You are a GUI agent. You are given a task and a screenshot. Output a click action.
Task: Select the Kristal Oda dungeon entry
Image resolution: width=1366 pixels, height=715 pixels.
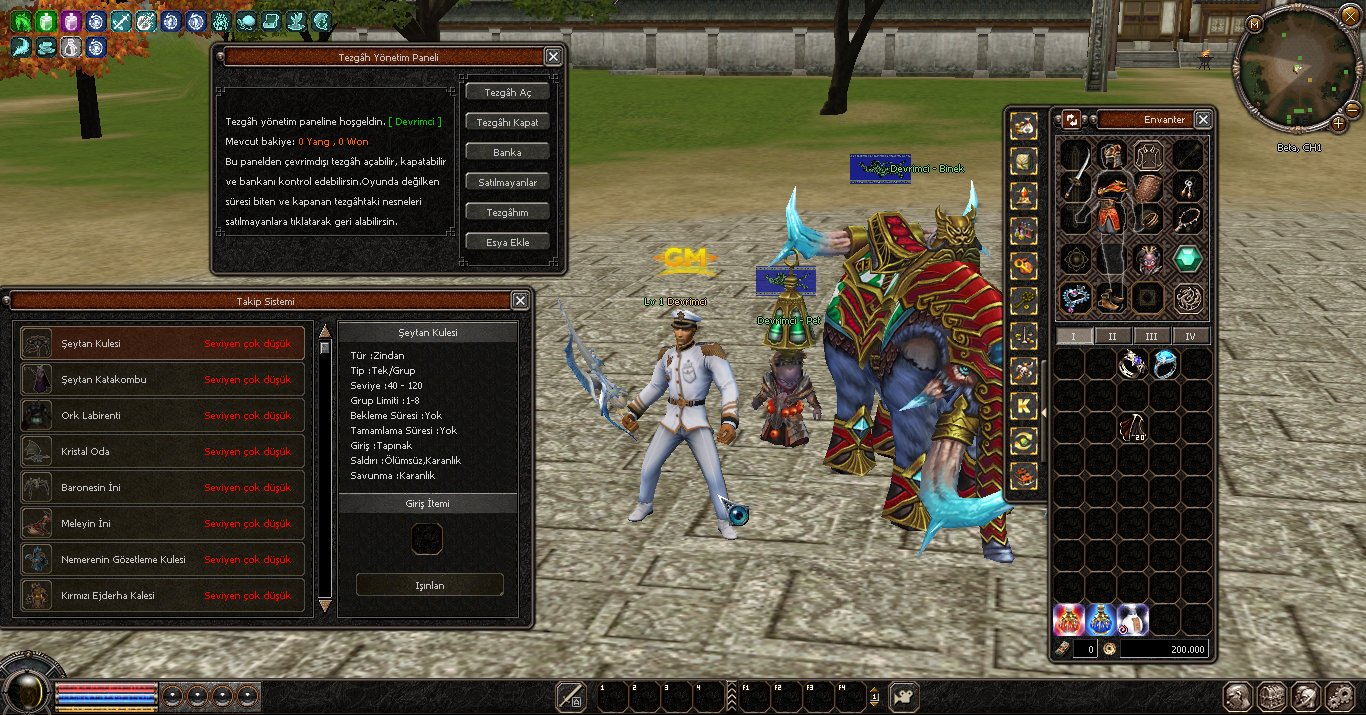tap(163, 452)
